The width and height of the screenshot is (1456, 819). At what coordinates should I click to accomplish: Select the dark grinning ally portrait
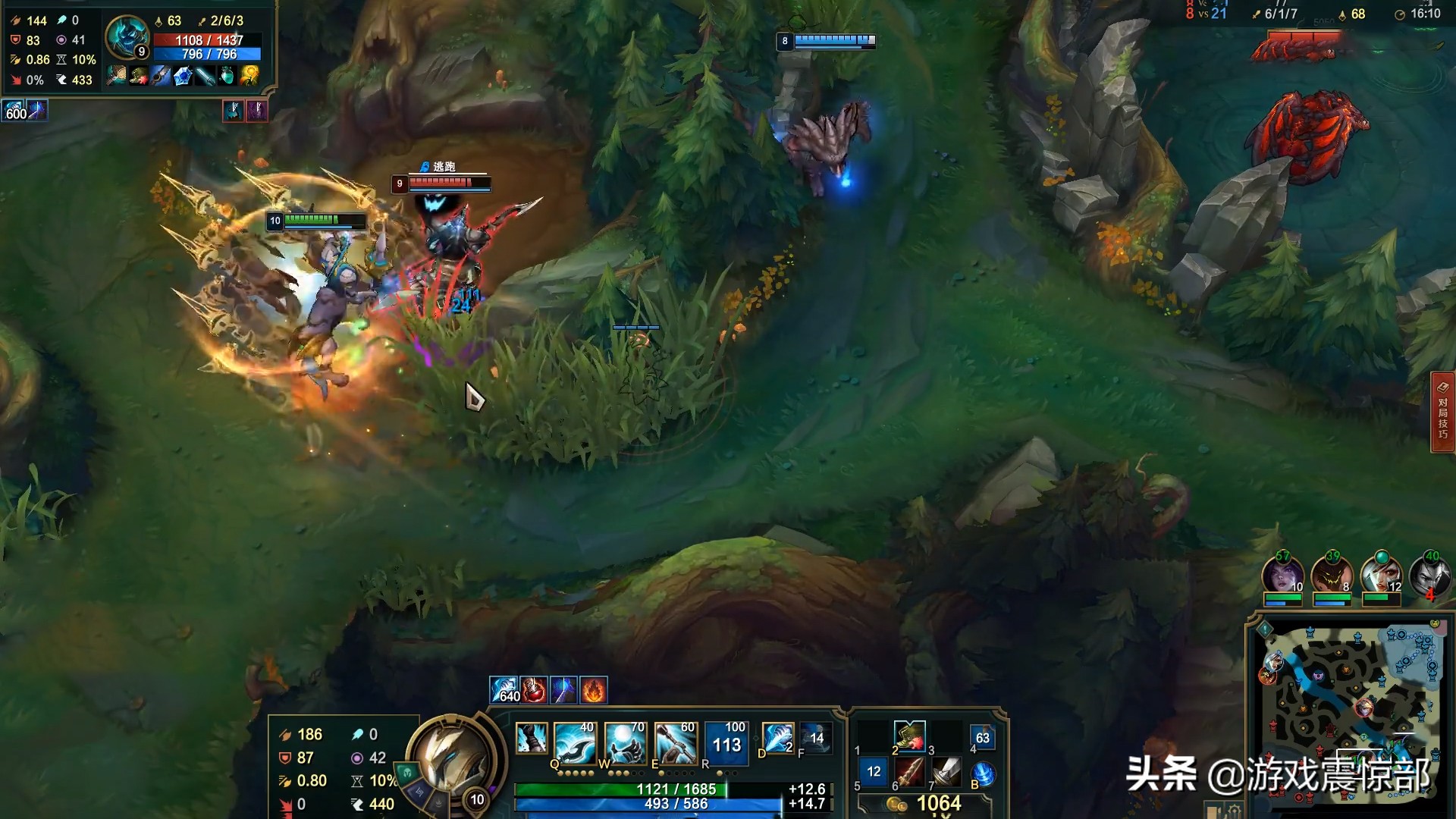click(x=1331, y=576)
